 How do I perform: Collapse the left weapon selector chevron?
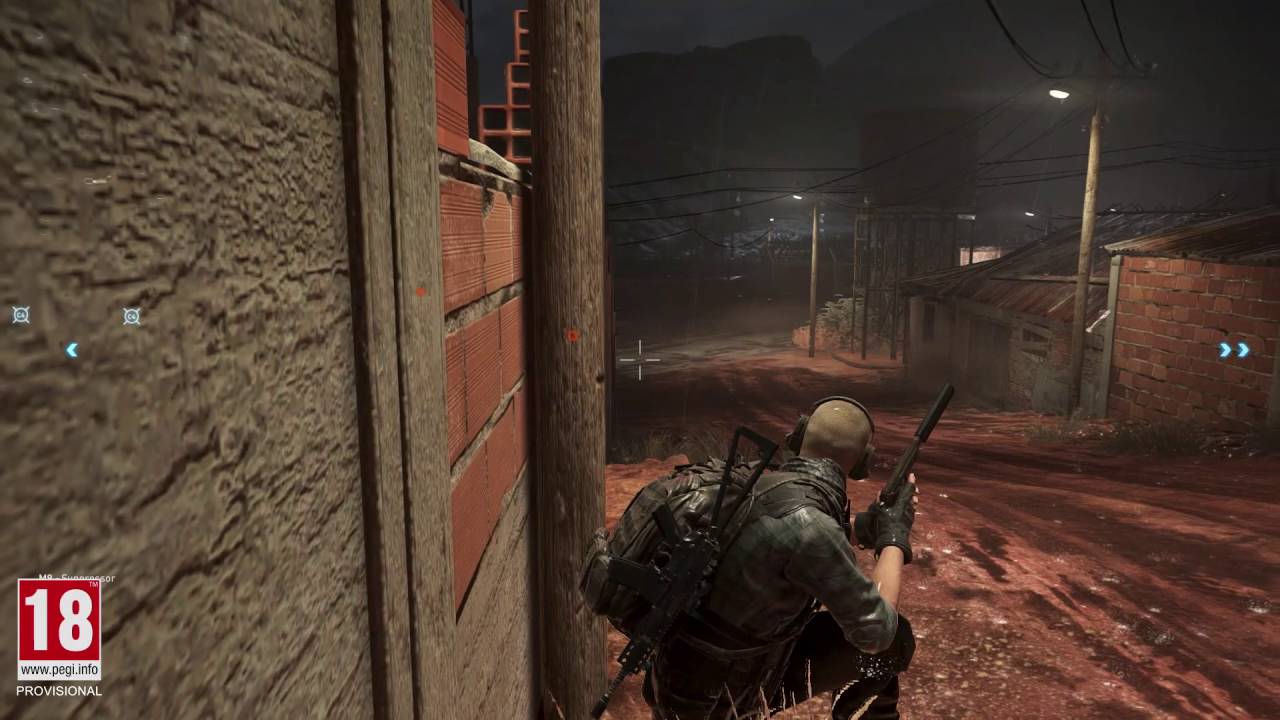point(71,349)
